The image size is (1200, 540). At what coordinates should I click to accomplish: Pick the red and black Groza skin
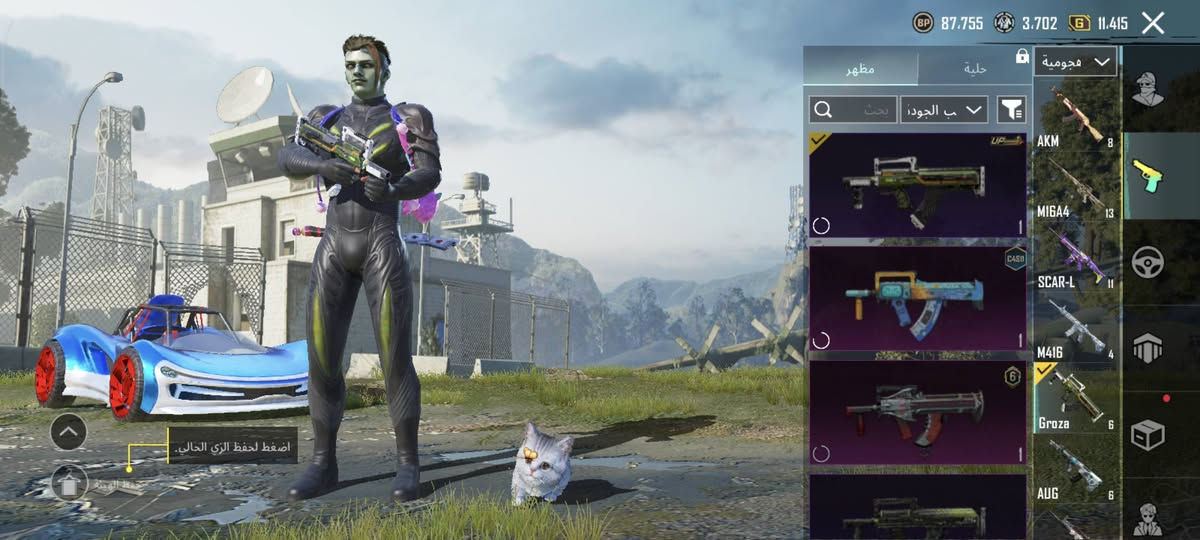tap(917, 412)
